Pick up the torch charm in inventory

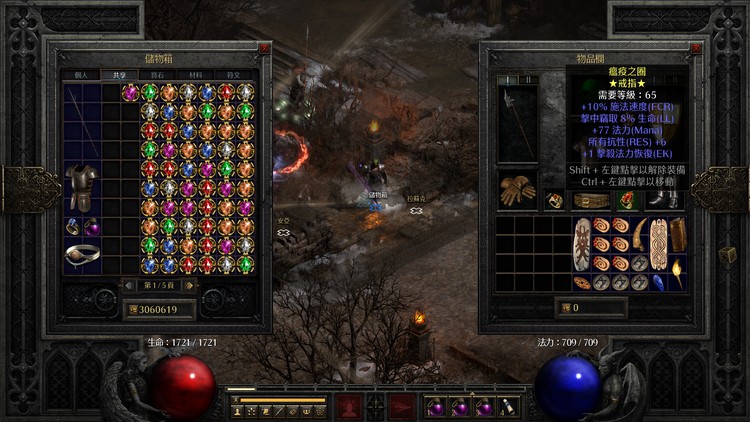(x=677, y=273)
